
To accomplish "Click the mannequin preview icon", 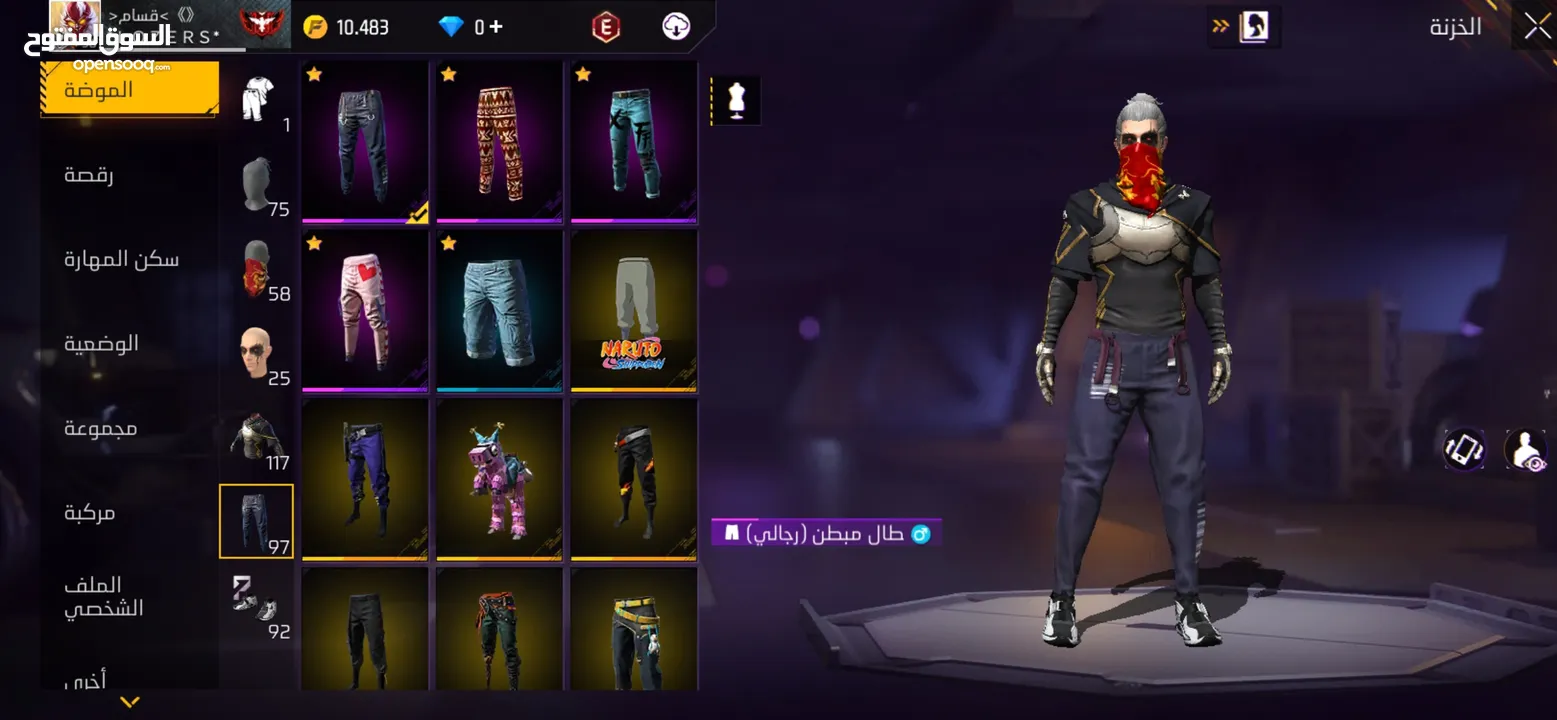I will tap(738, 101).
